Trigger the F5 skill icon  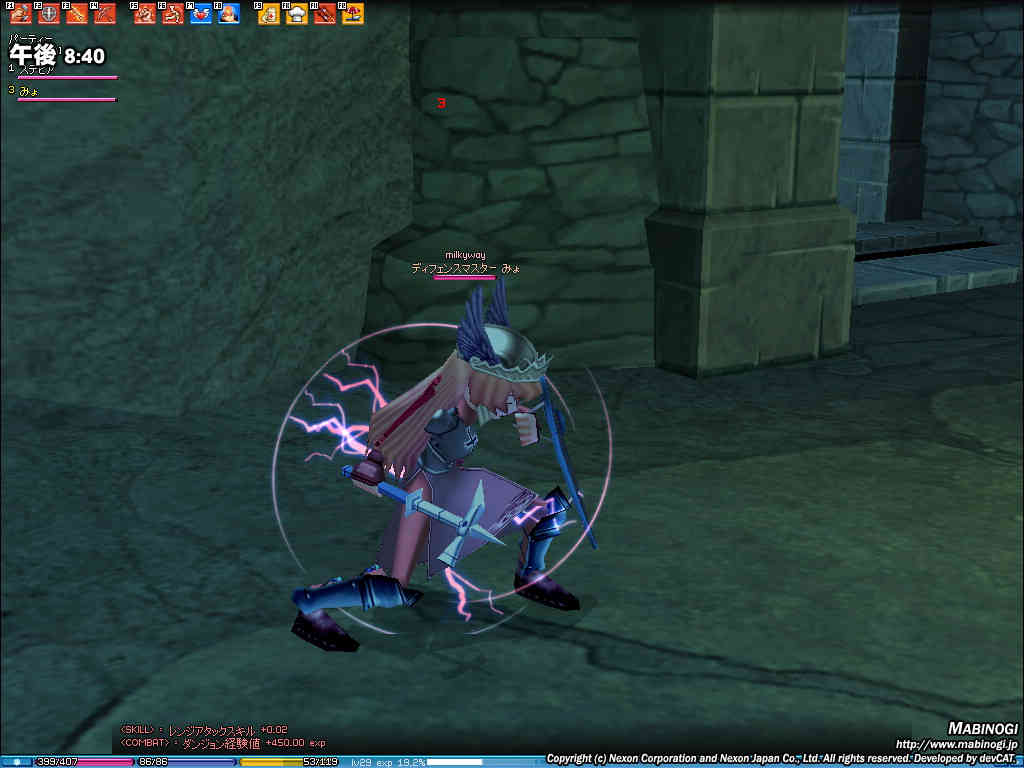point(145,15)
